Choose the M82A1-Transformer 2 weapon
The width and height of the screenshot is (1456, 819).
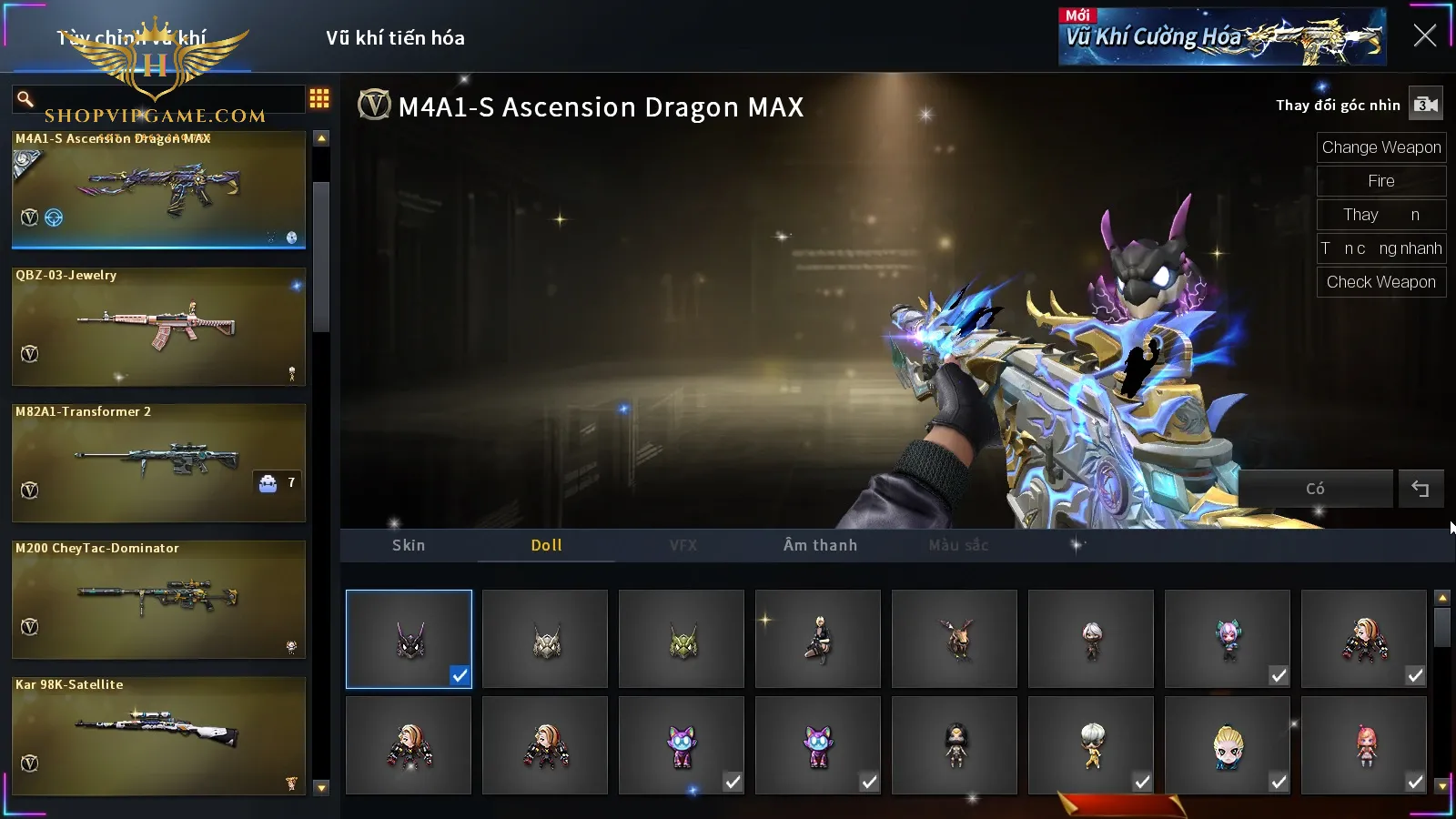click(158, 462)
